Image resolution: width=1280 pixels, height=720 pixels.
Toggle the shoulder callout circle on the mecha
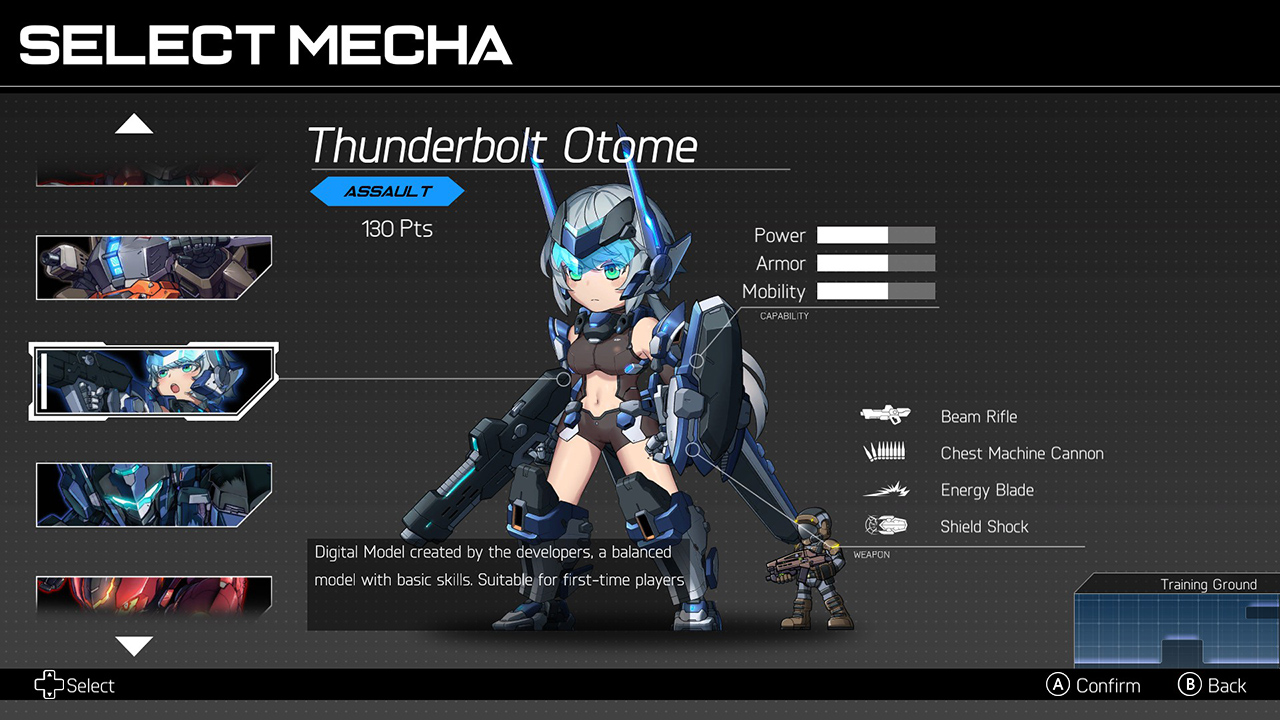pos(563,378)
